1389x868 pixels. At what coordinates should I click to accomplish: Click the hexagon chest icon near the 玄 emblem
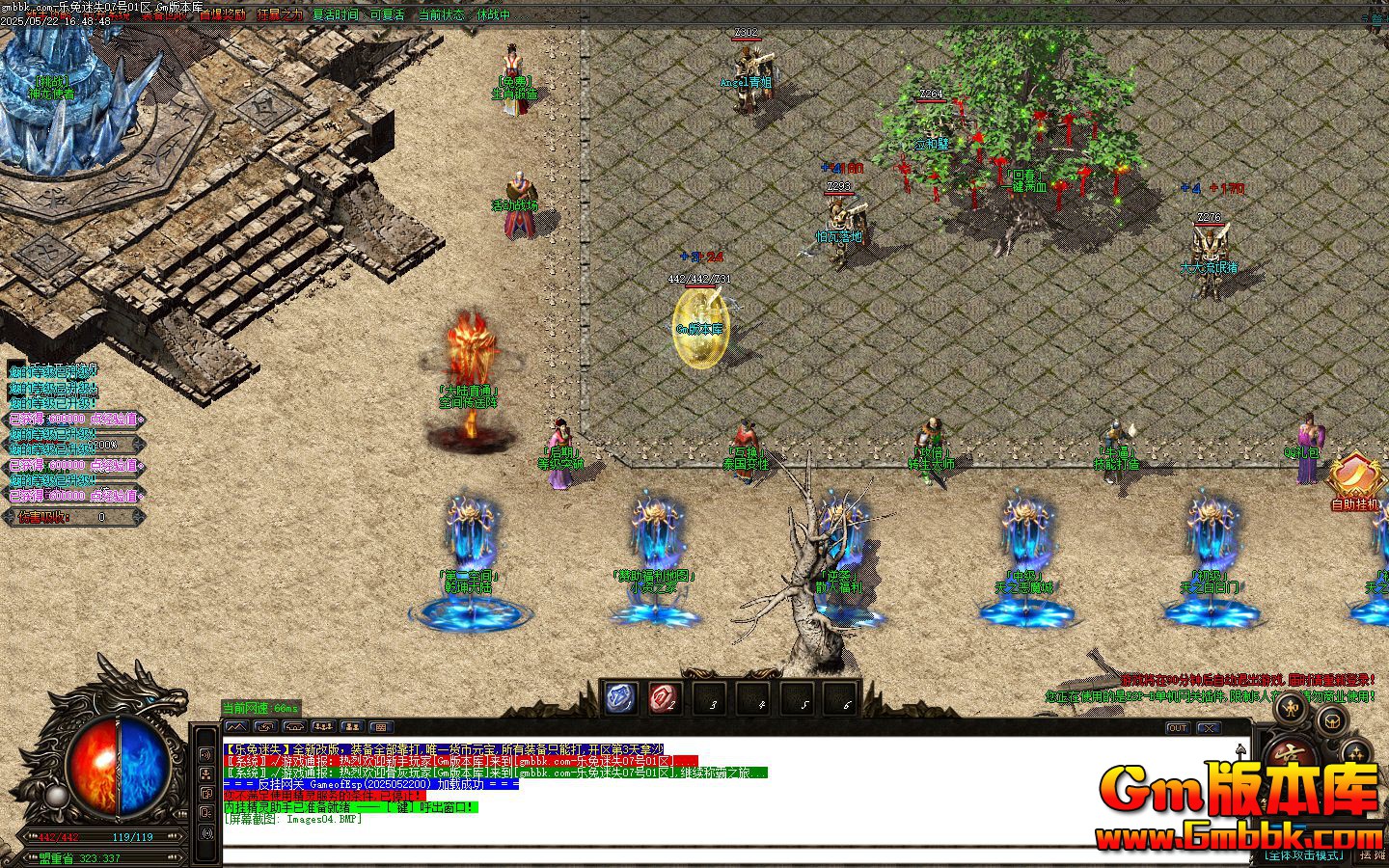pyautogui.click(x=1330, y=720)
